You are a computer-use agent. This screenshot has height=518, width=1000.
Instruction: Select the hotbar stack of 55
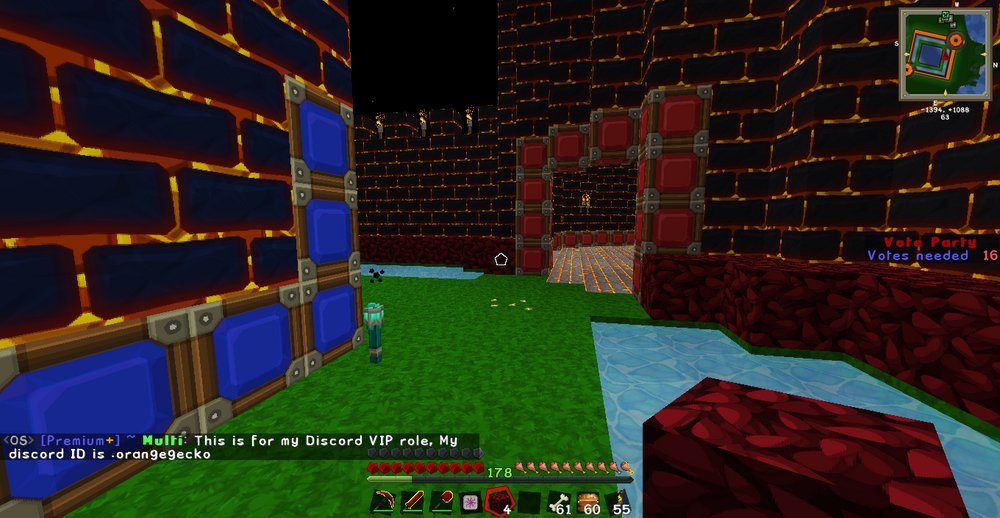(616, 502)
